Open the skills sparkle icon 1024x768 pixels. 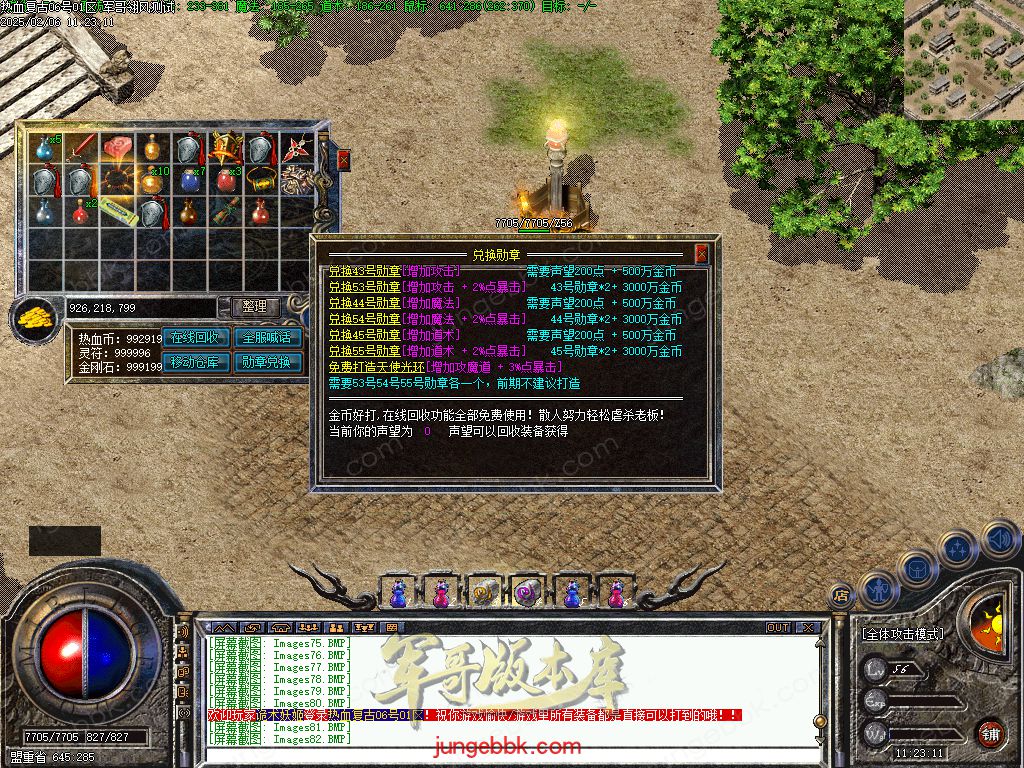[956, 548]
